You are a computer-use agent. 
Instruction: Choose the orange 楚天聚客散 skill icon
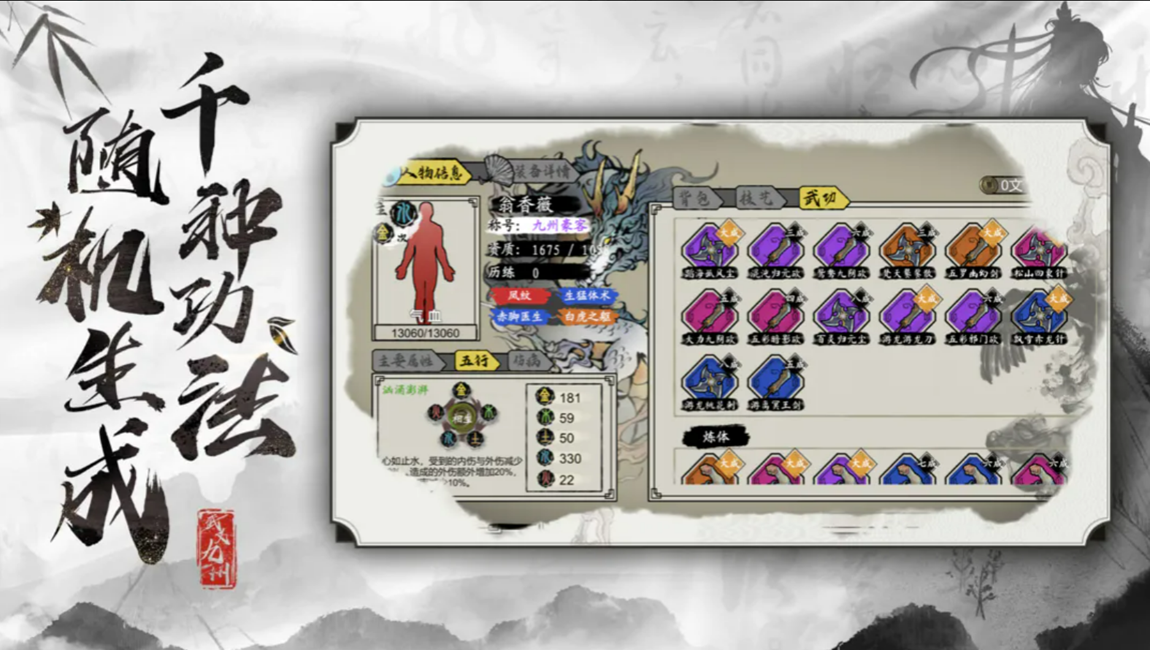point(907,246)
